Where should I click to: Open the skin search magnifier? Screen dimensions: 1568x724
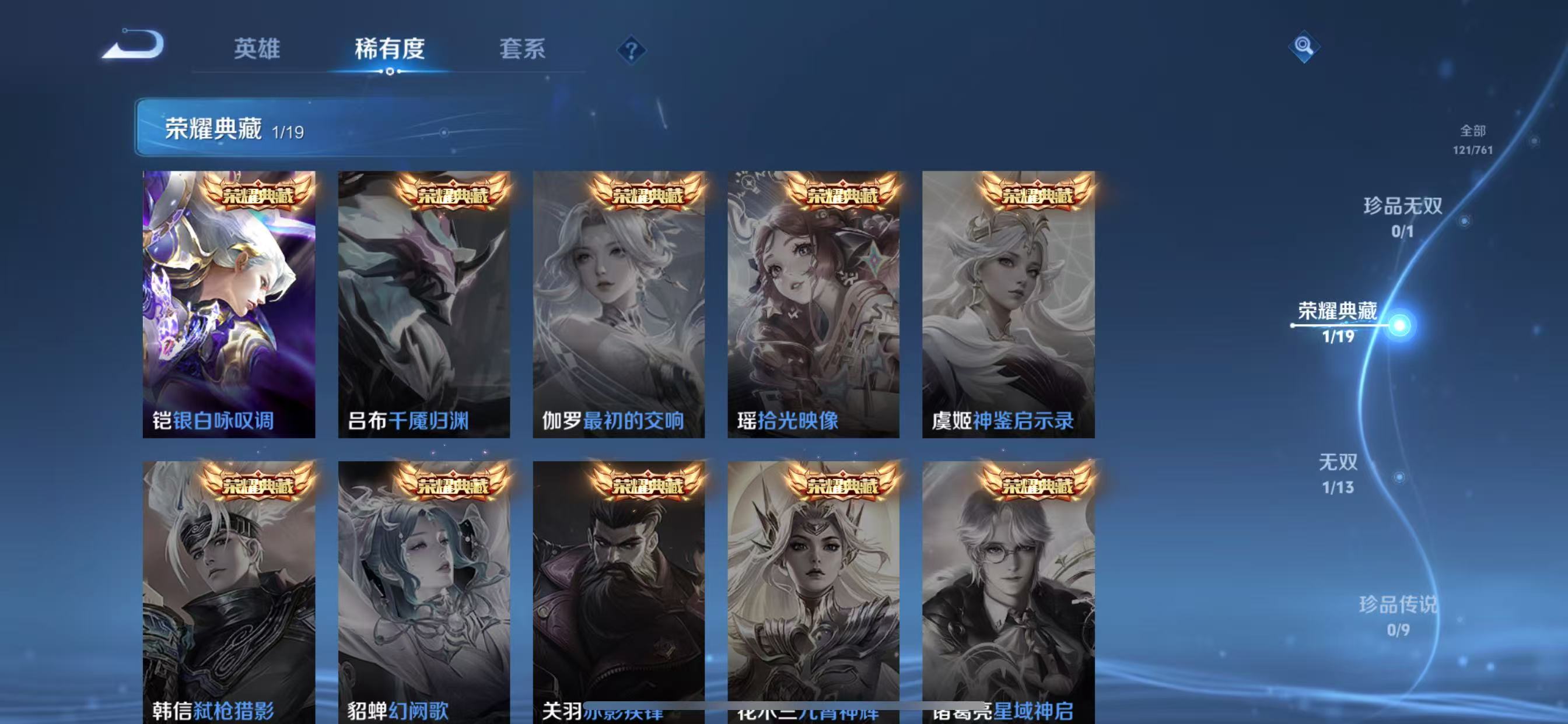point(1303,46)
